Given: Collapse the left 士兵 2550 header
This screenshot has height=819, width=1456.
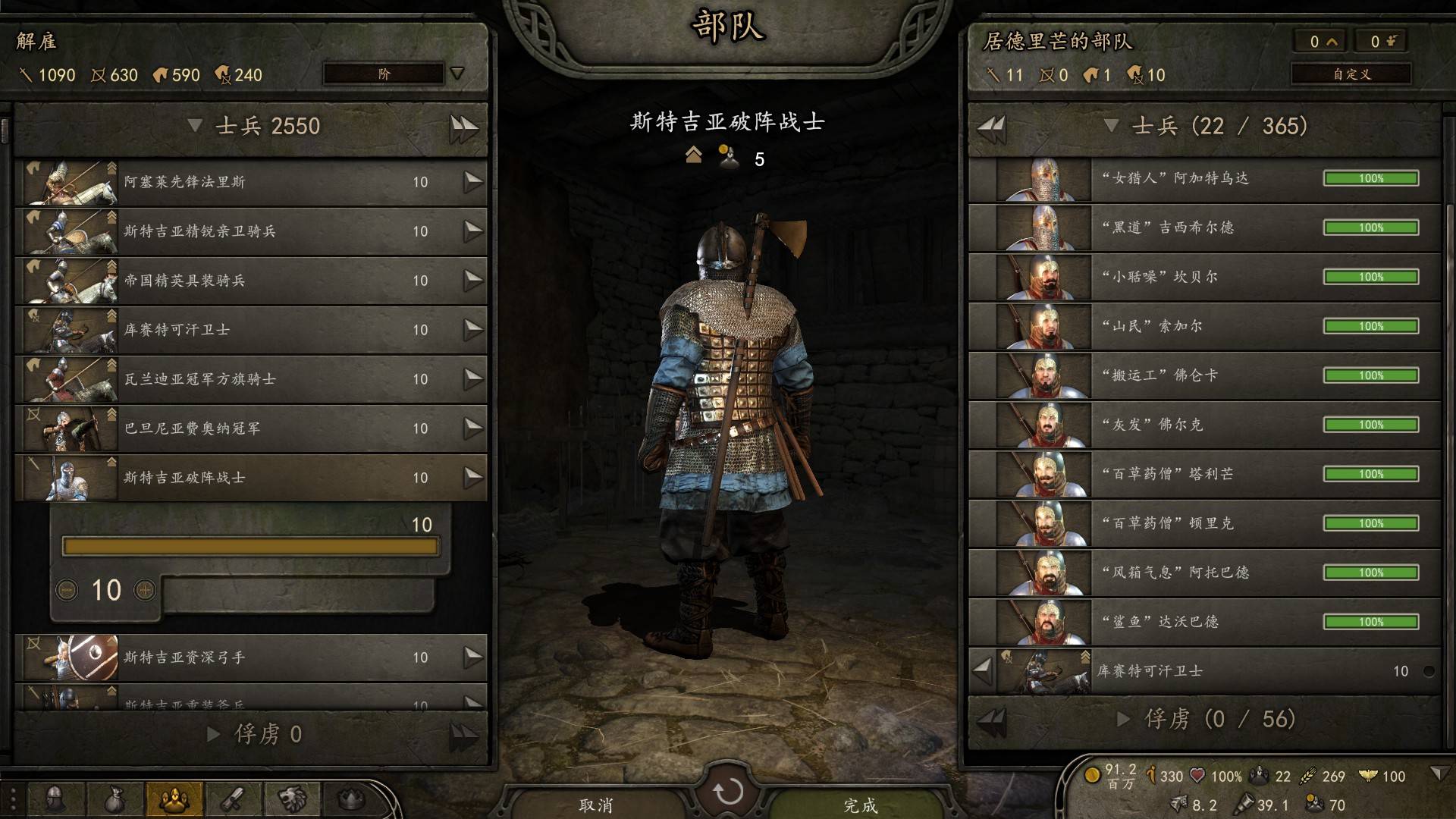Looking at the screenshot, I should (195, 125).
